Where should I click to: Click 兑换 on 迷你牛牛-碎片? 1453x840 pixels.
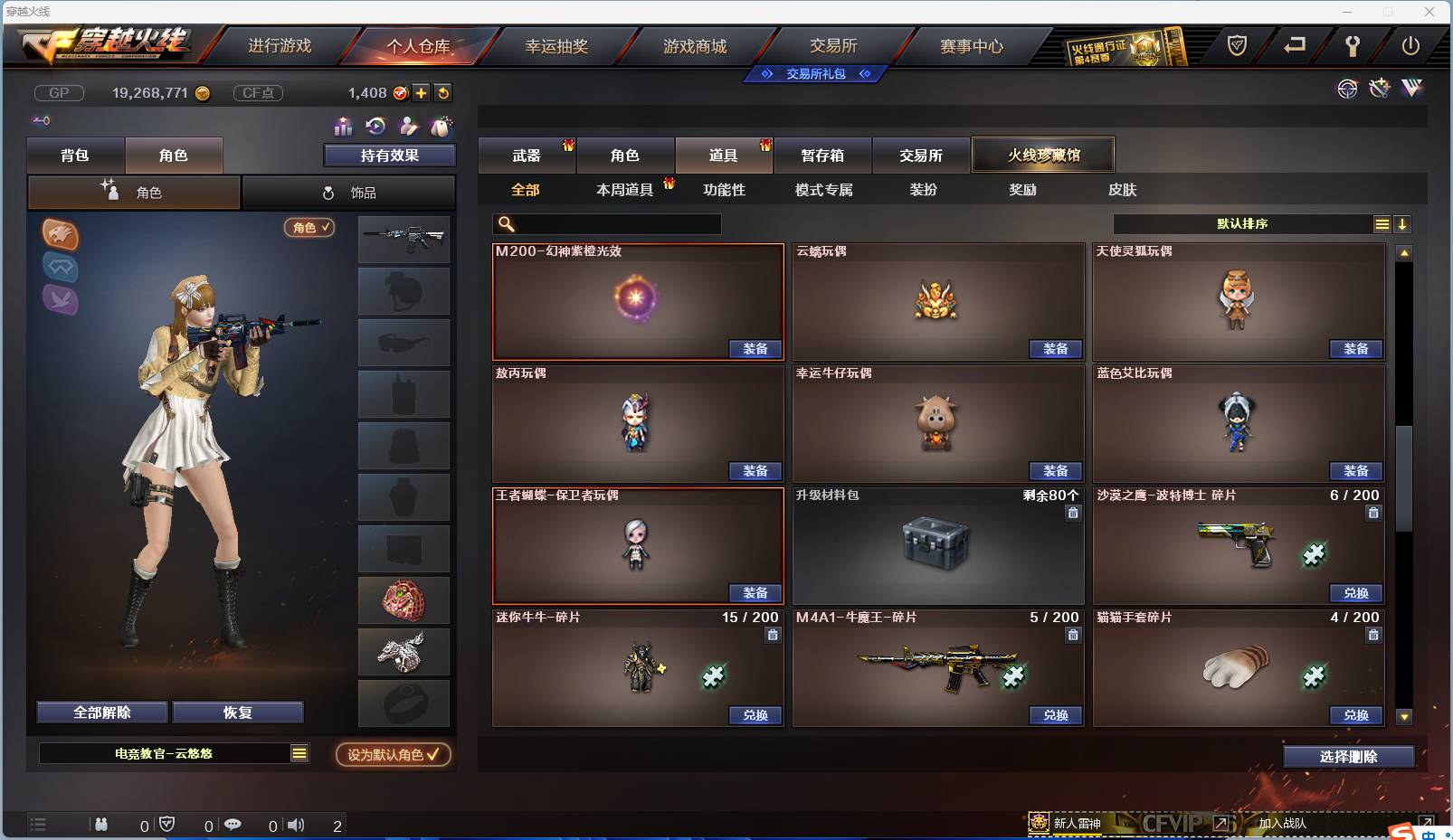point(755,715)
